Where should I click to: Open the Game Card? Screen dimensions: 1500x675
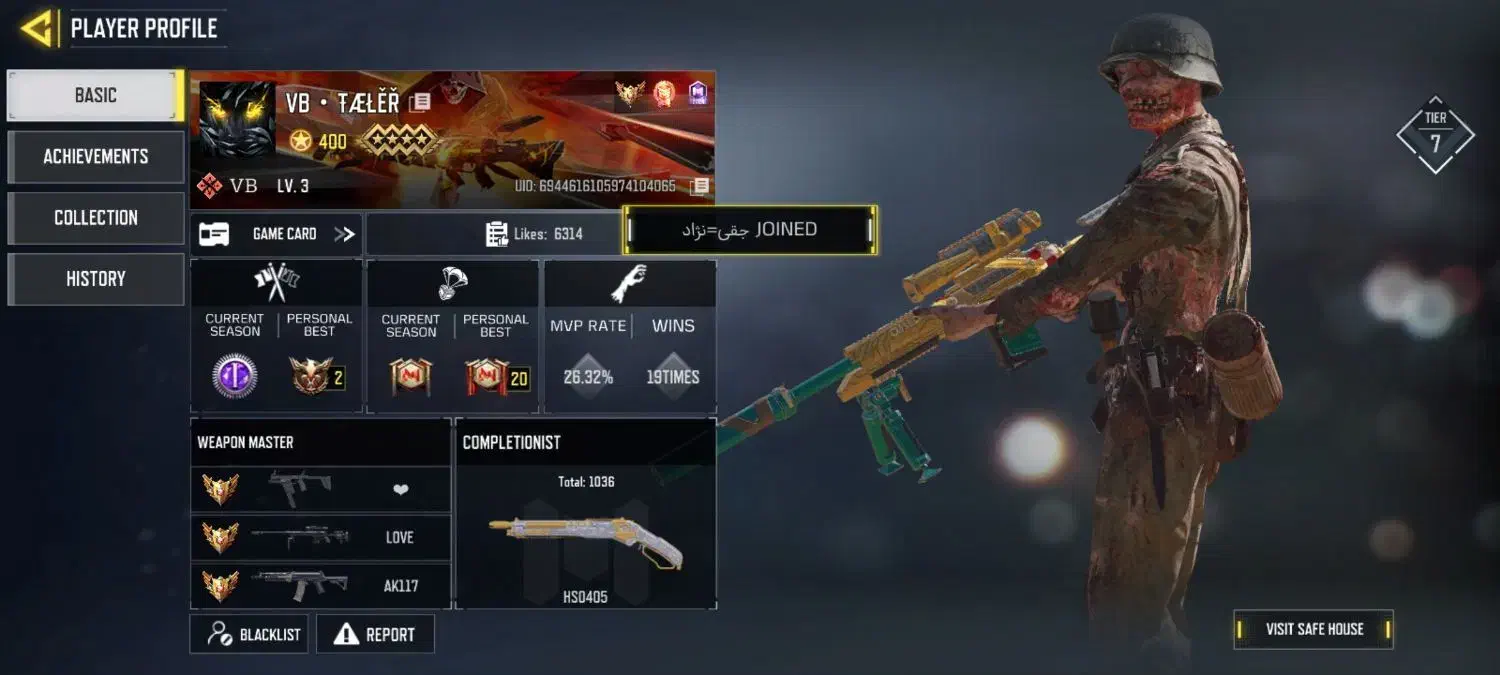tap(276, 234)
